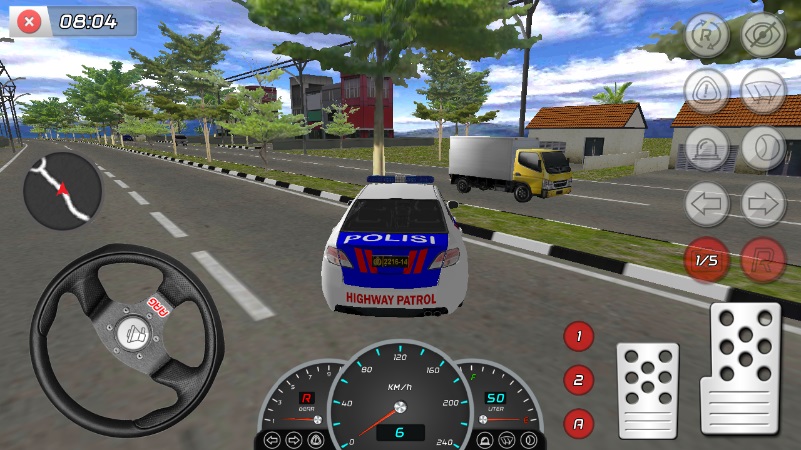Select the red button labeled 1
Image resolution: width=801 pixels, height=450 pixels.
click(x=578, y=336)
